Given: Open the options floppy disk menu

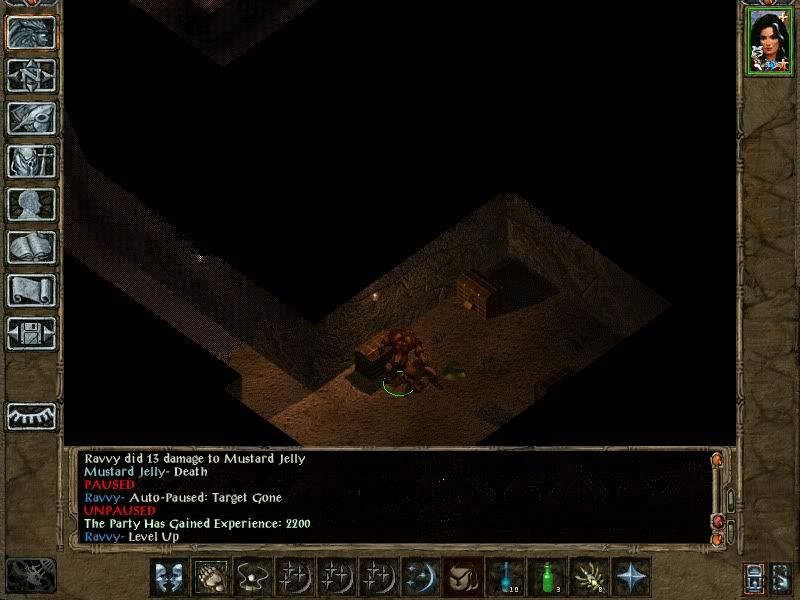Looking at the screenshot, I should 31,333.
